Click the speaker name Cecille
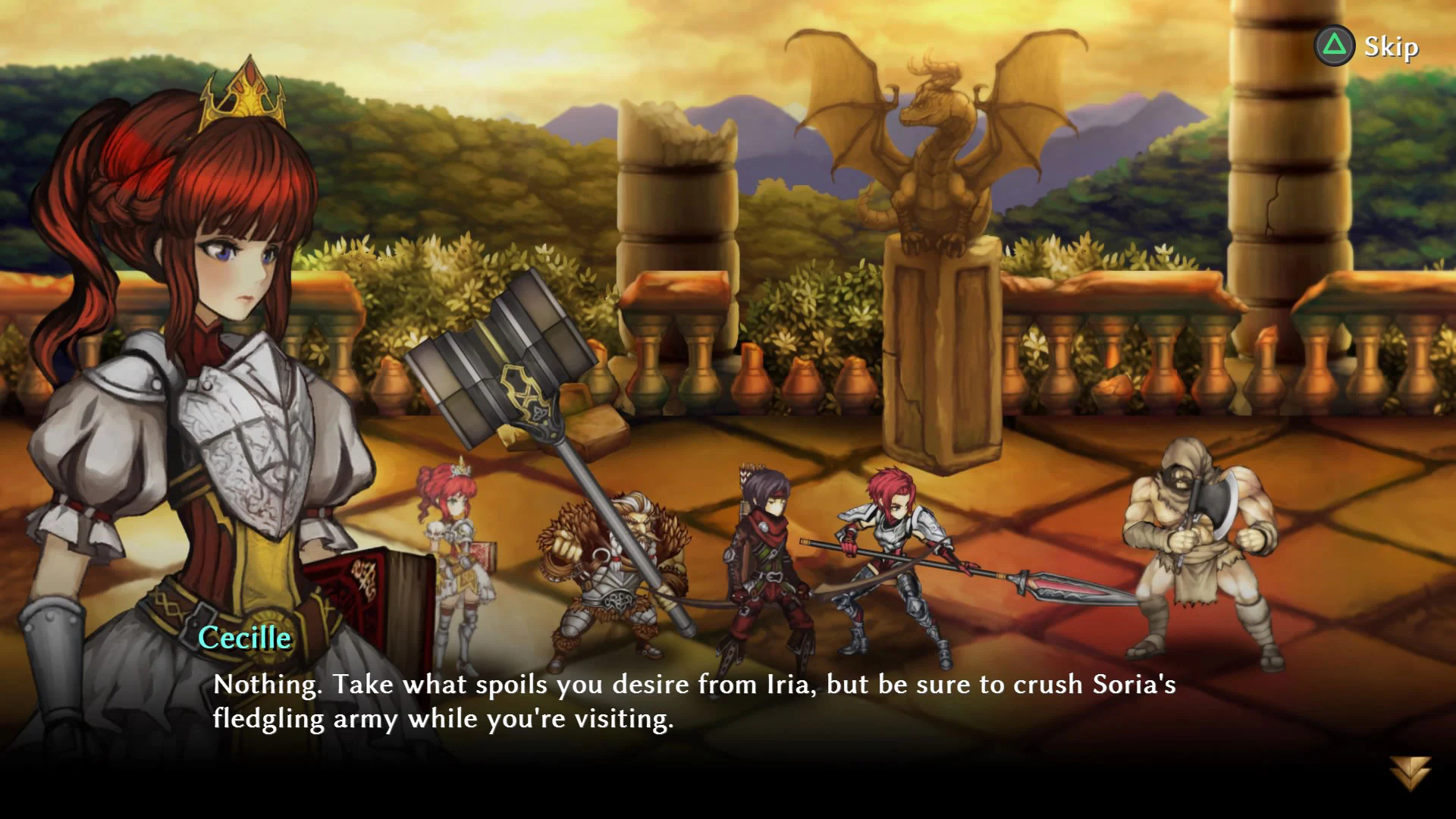The width and height of the screenshot is (1456, 819). tap(244, 639)
